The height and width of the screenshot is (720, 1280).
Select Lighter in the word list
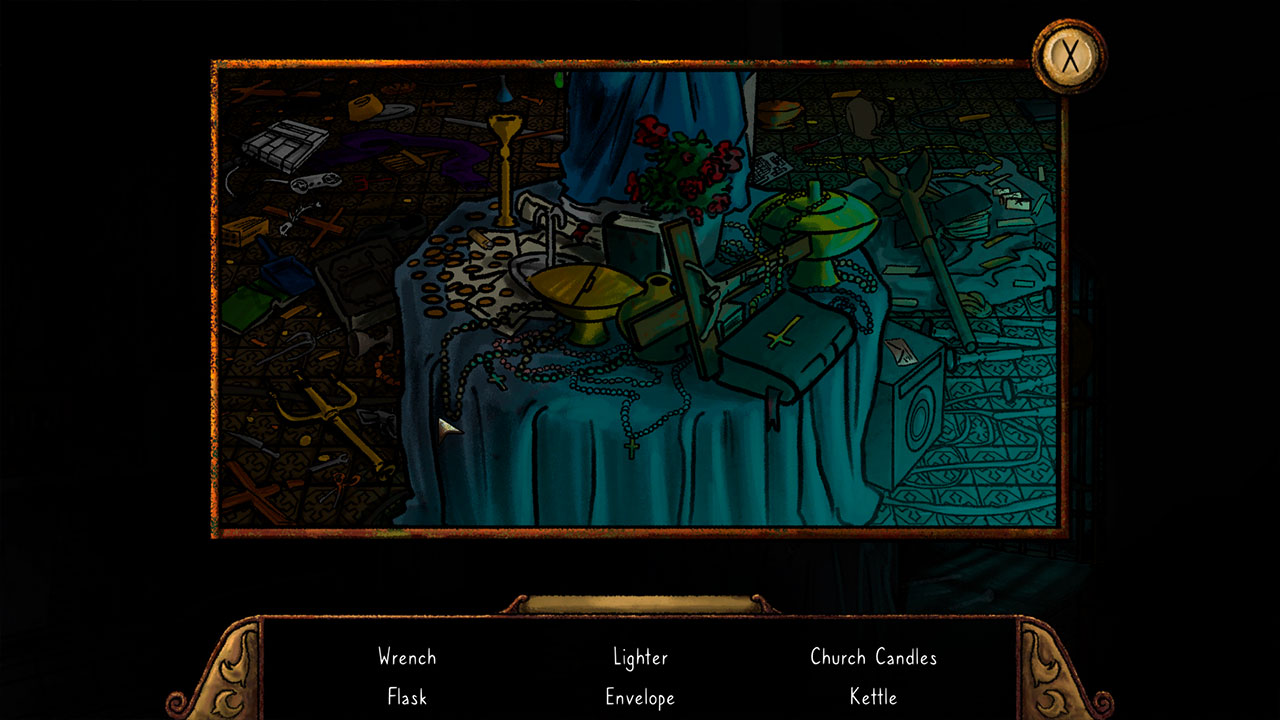(640, 657)
